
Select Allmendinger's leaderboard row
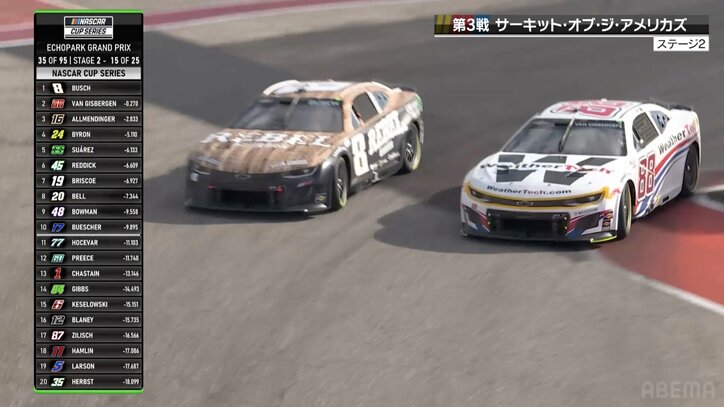pyautogui.click(x=88, y=118)
